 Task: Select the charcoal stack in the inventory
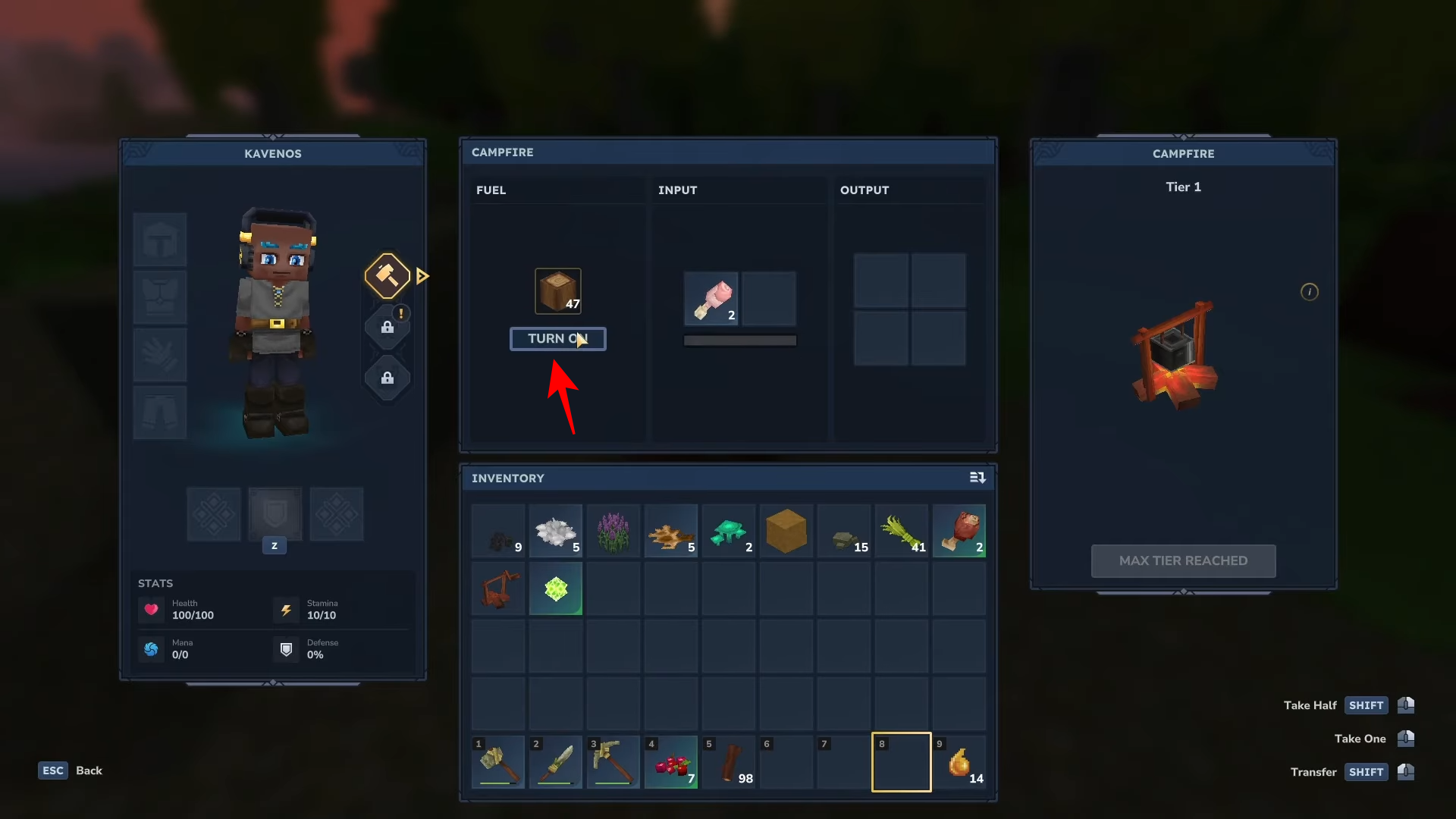(x=497, y=531)
